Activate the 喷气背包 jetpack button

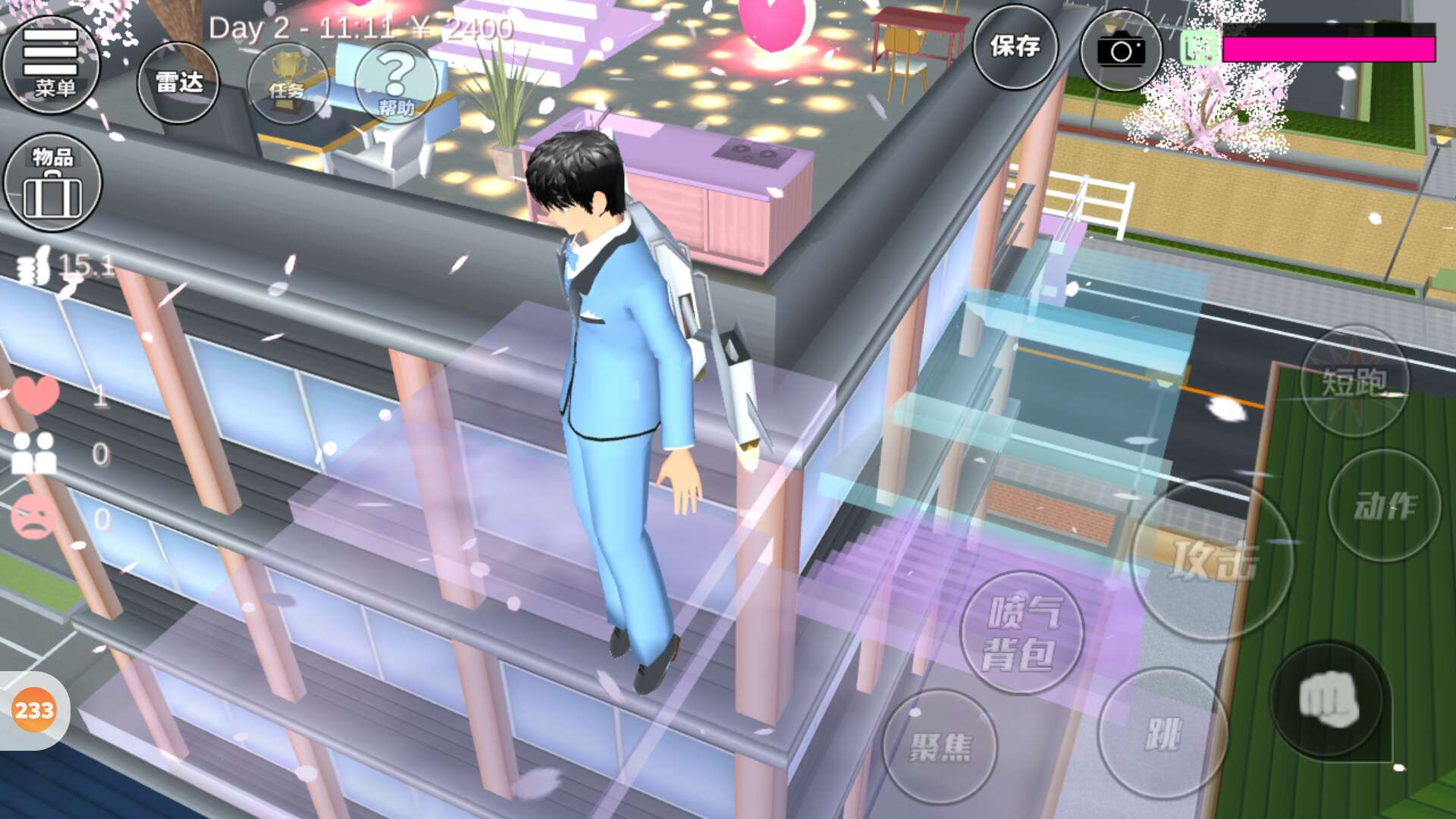tap(1021, 633)
